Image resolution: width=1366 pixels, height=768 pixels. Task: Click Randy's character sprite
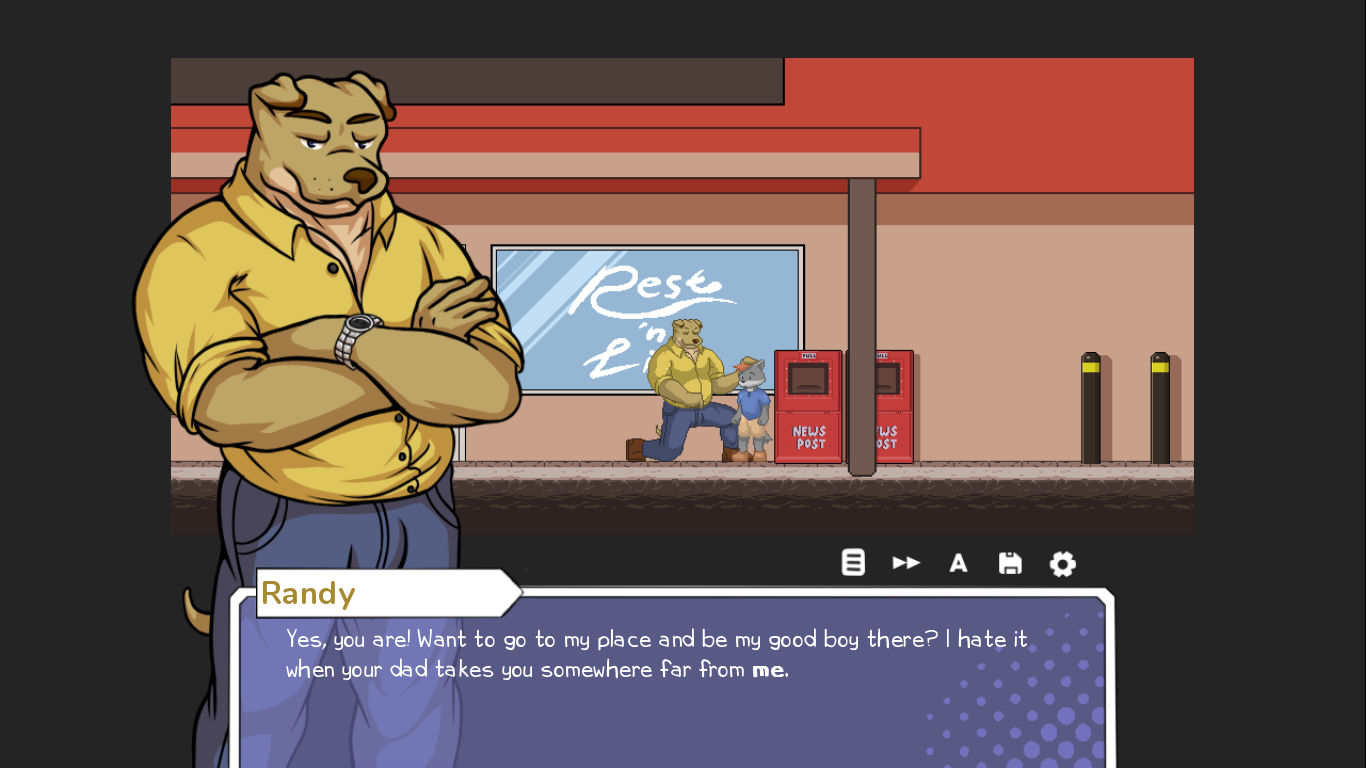pyautogui.click(x=330, y=300)
